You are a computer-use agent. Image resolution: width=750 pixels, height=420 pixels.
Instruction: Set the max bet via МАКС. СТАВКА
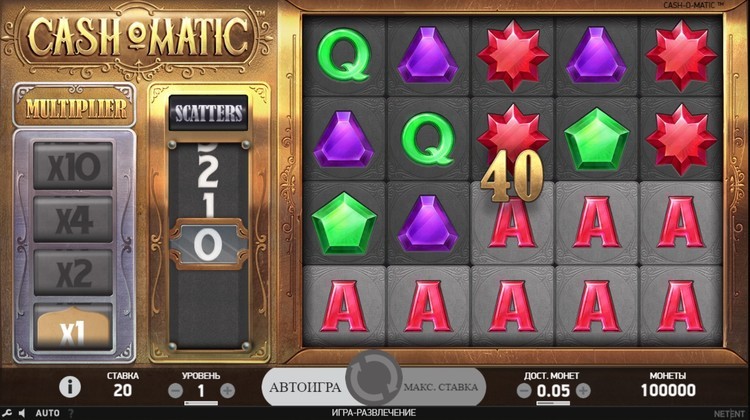(x=441, y=386)
